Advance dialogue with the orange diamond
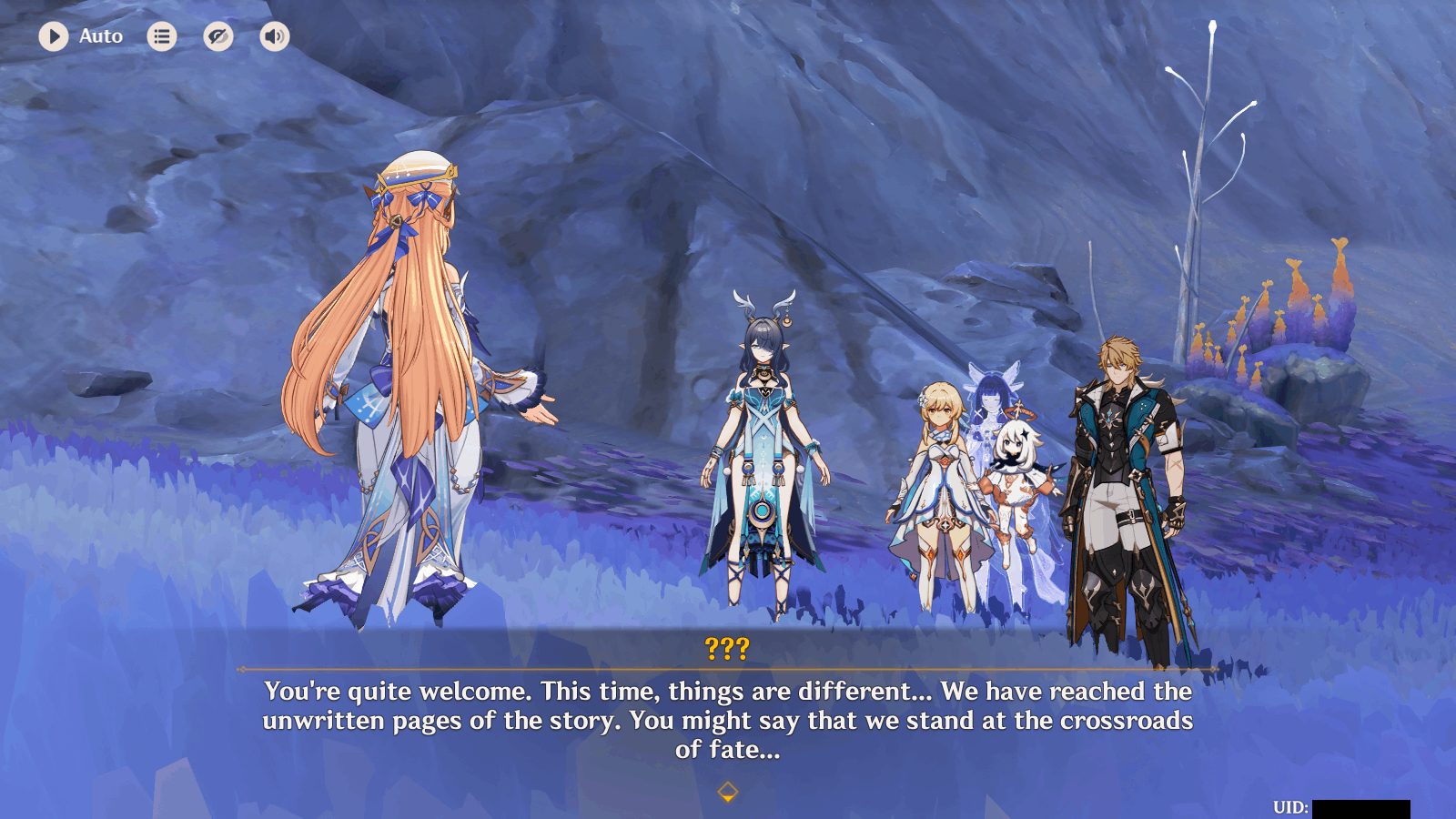 [727, 792]
